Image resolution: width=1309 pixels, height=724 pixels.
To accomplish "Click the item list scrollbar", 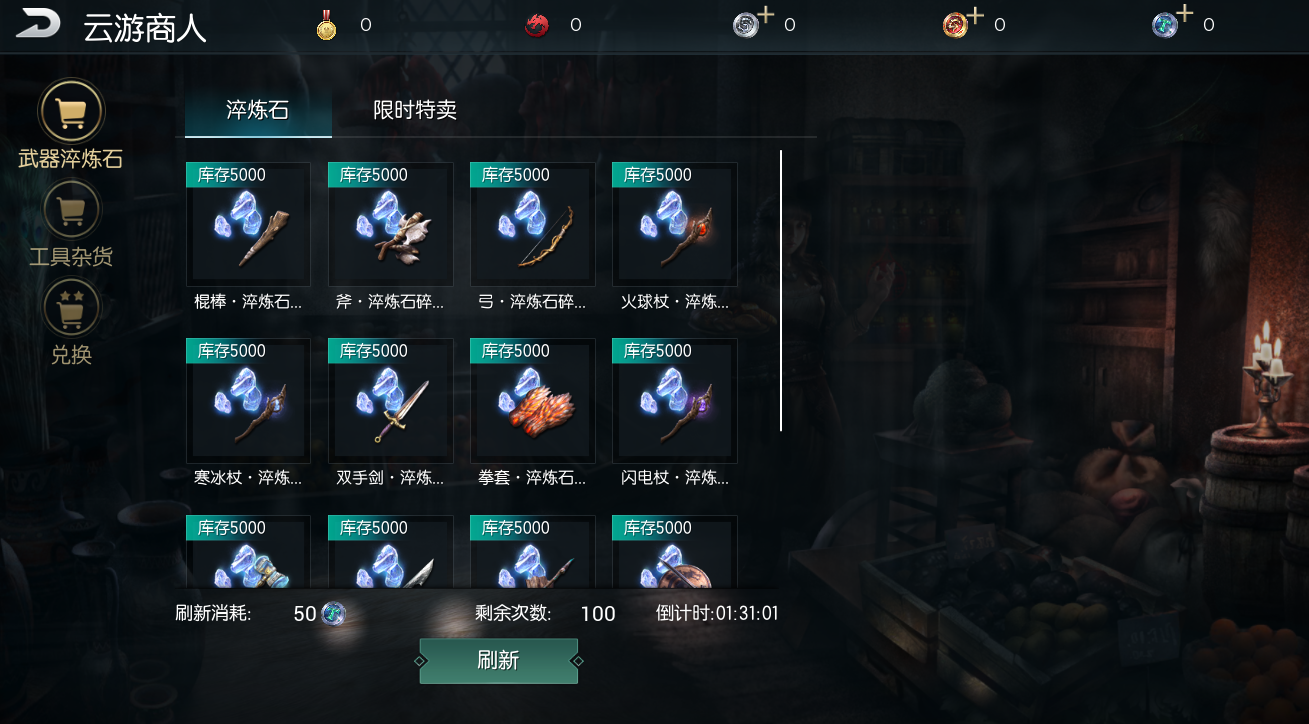I will pyautogui.click(x=781, y=290).
